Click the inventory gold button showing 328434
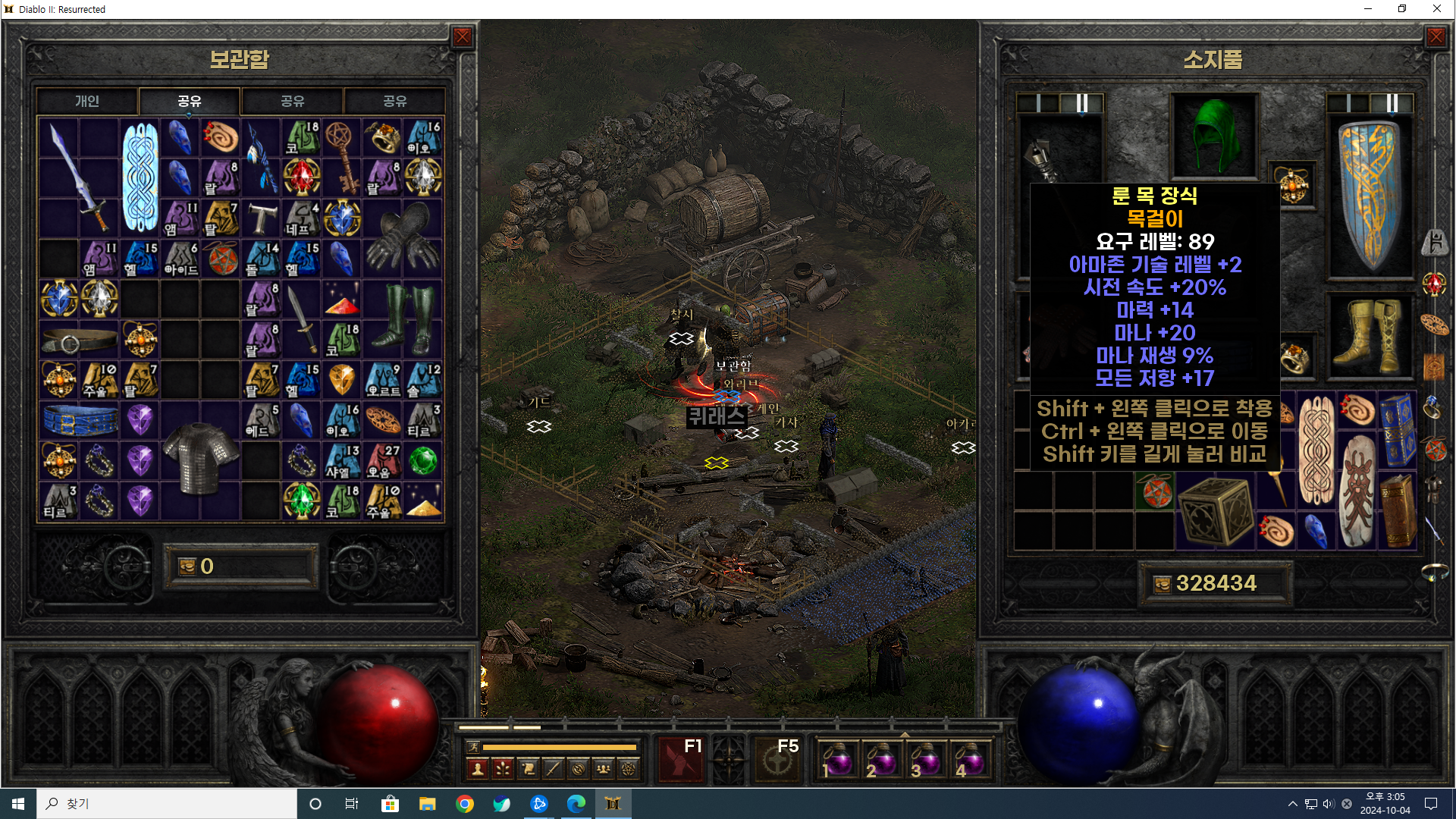This screenshot has width=1456, height=819. click(1163, 584)
